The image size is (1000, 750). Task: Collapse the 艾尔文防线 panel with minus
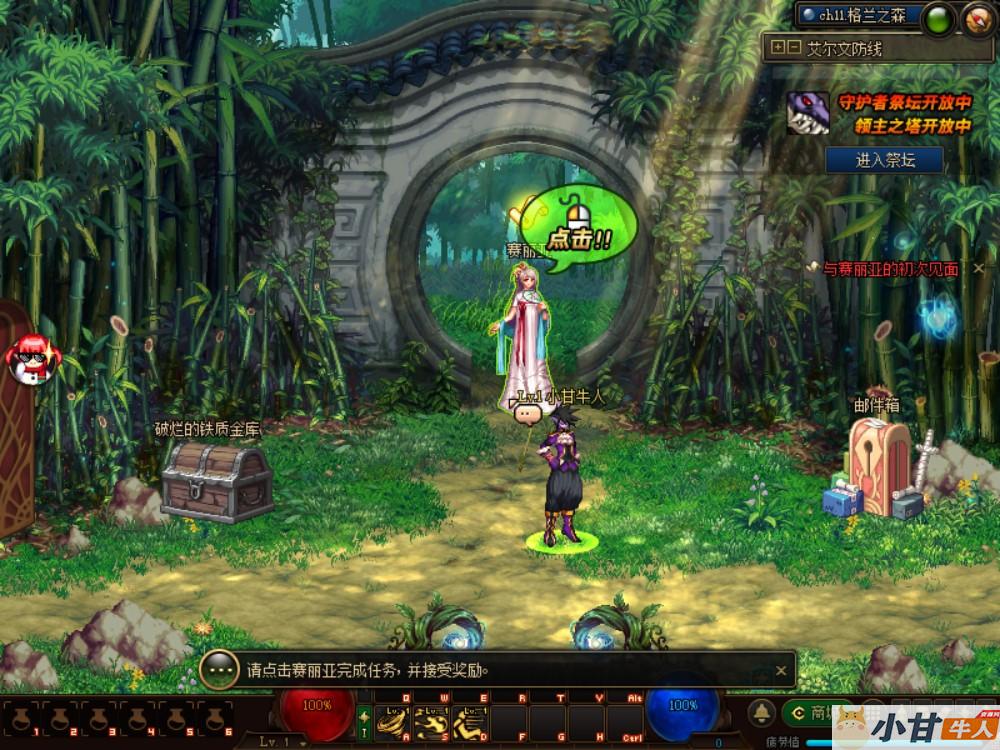tap(794, 48)
